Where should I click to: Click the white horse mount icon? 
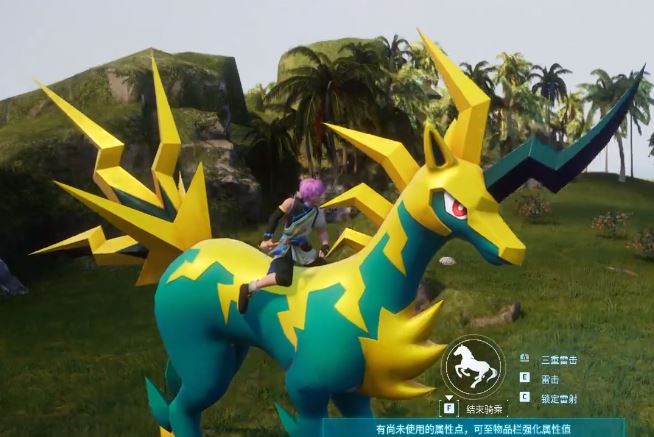[x=474, y=365]
